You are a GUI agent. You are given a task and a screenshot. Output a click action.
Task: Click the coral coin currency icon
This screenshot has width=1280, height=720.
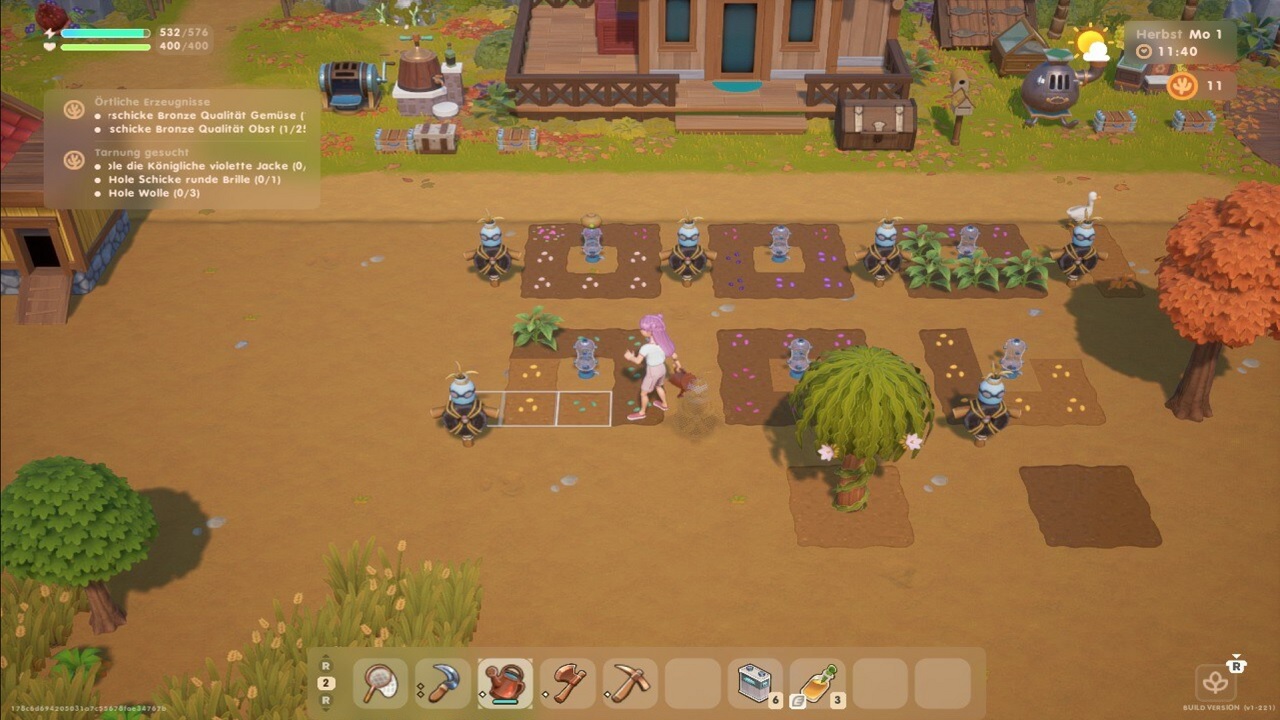1182,86
